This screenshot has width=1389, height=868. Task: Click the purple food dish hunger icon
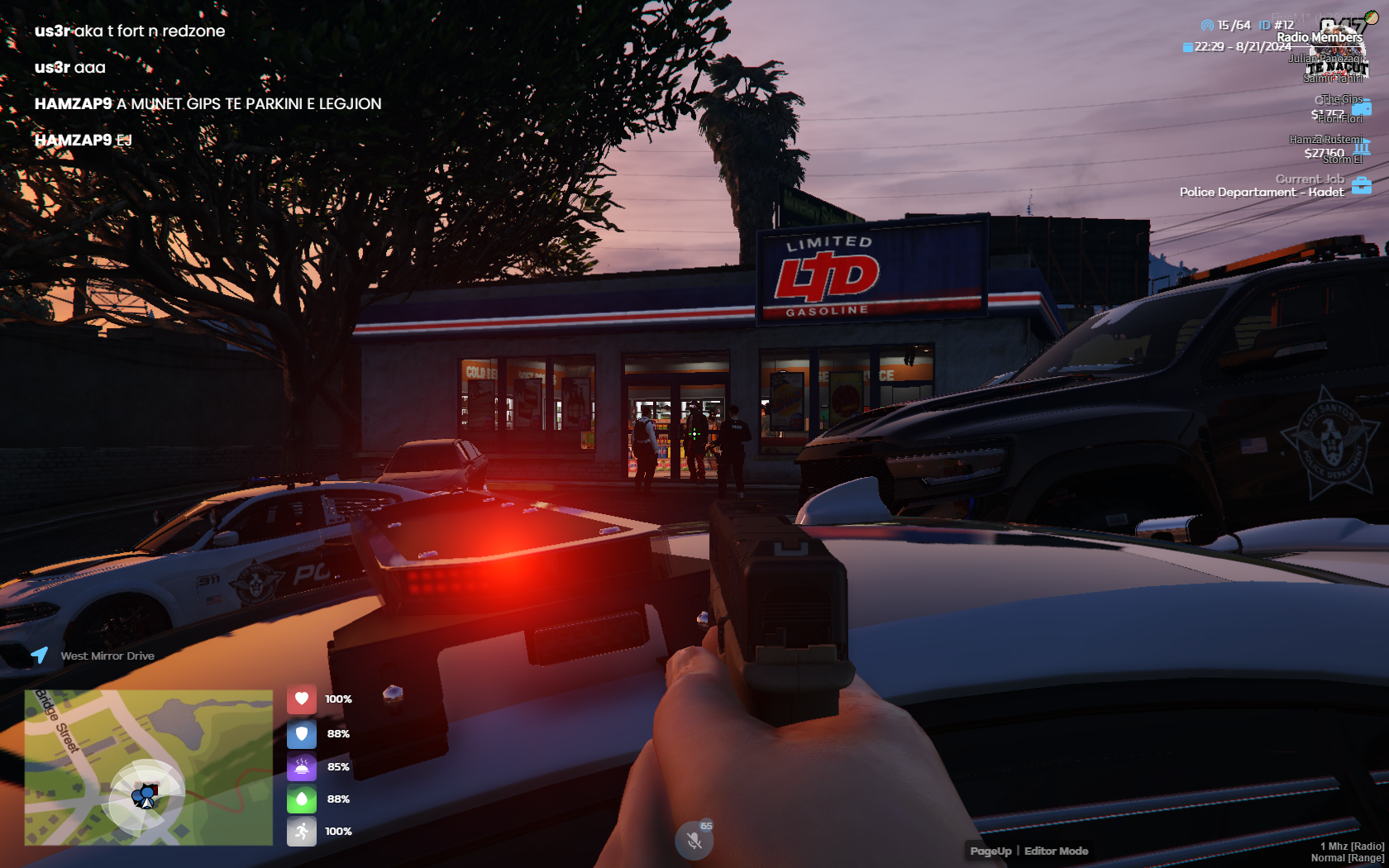click(x=302, y=766)
